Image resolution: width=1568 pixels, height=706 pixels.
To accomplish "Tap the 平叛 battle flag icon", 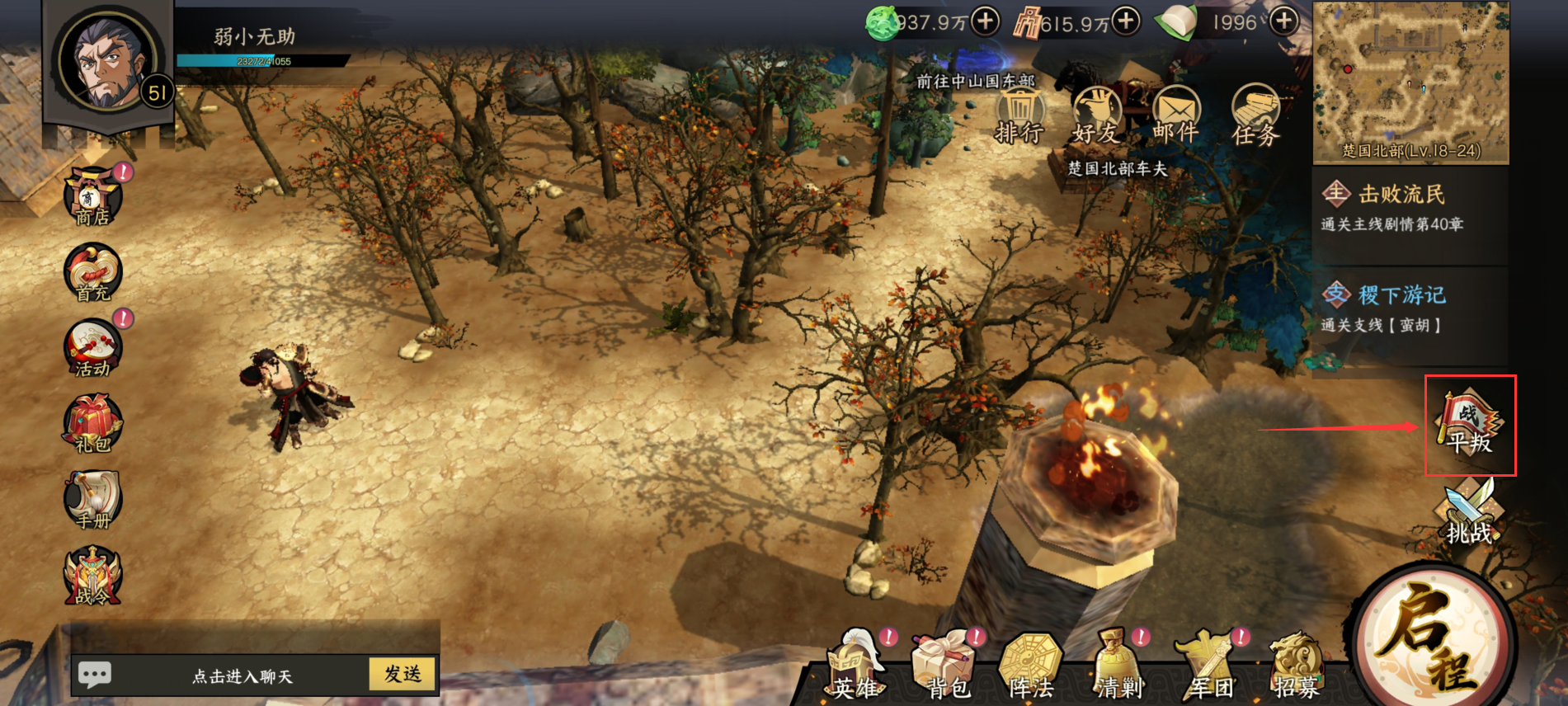I will (1470, 425).
